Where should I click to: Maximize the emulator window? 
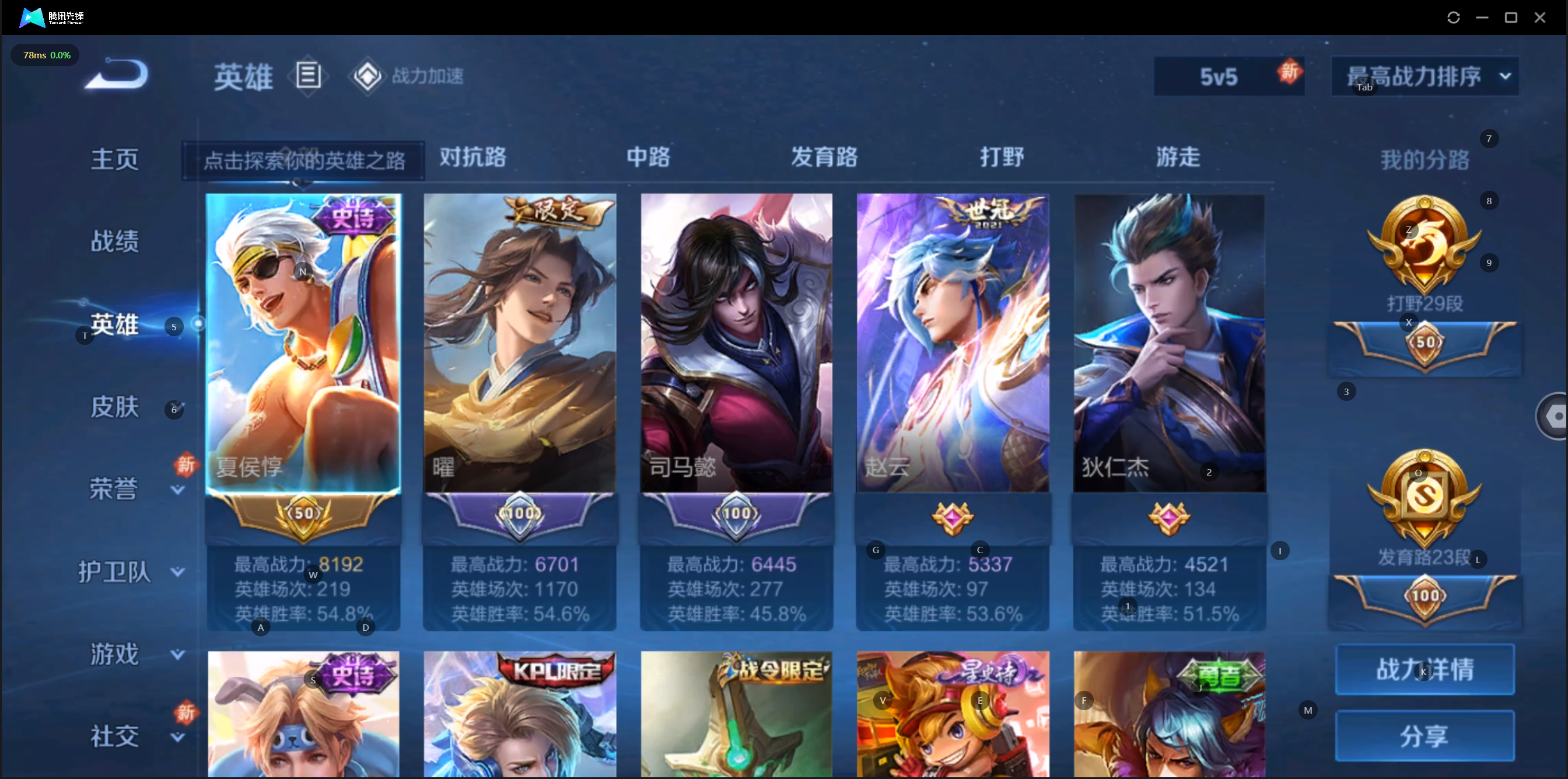1511,18
